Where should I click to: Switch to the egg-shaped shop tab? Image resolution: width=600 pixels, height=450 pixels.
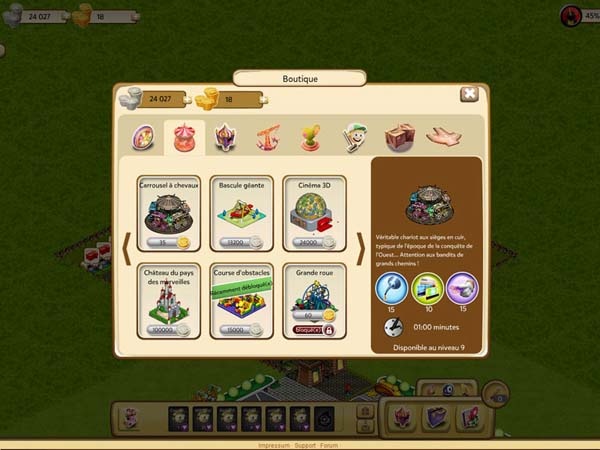144,138
